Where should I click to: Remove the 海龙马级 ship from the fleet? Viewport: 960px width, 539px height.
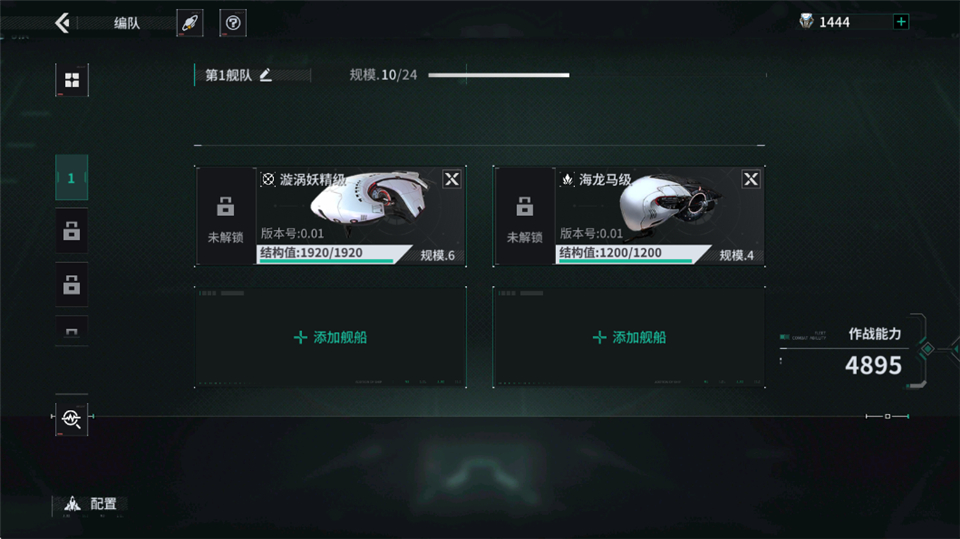(x=751, y=179)
